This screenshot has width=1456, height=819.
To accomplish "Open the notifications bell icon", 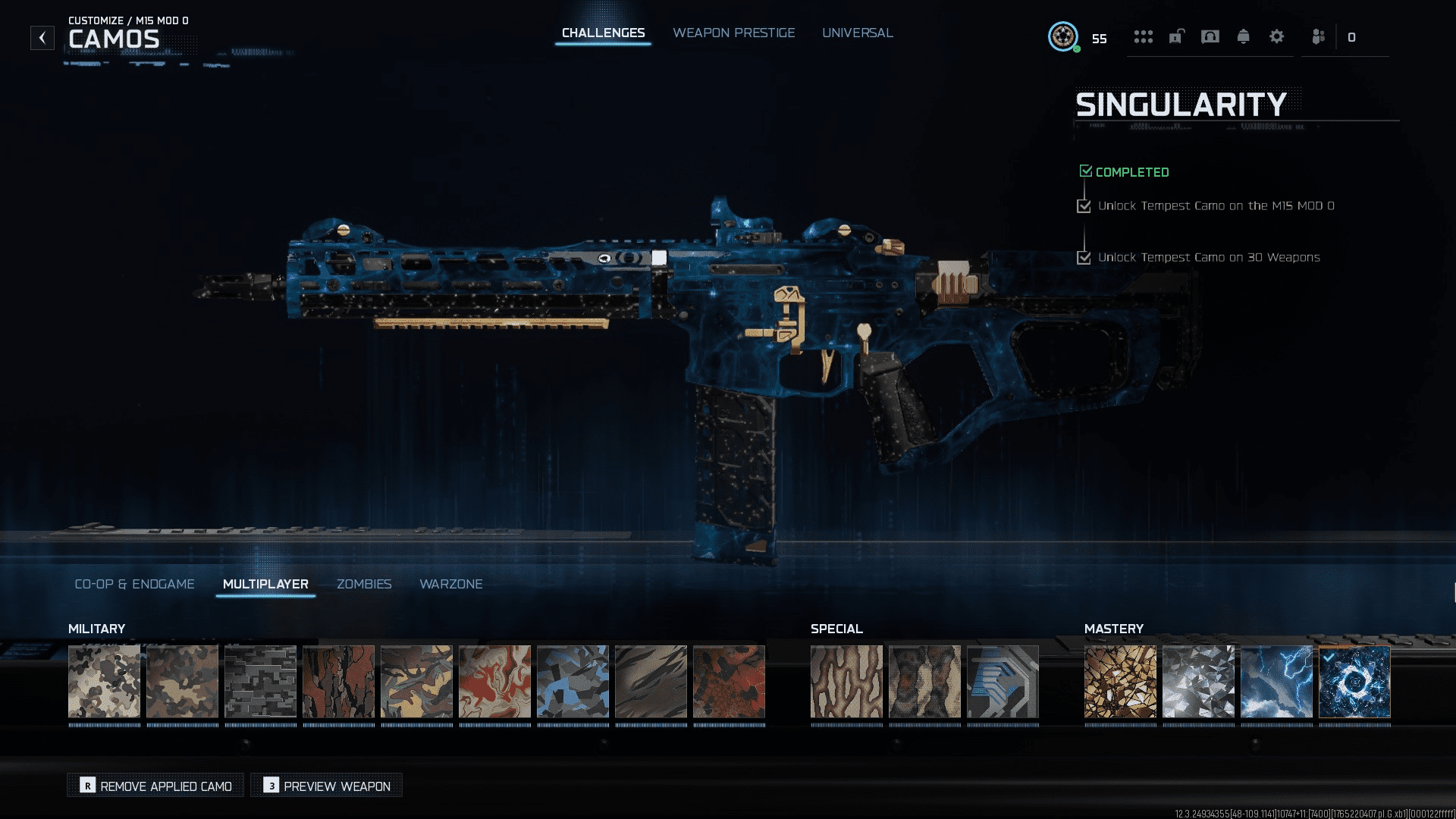I will 1244,36.
